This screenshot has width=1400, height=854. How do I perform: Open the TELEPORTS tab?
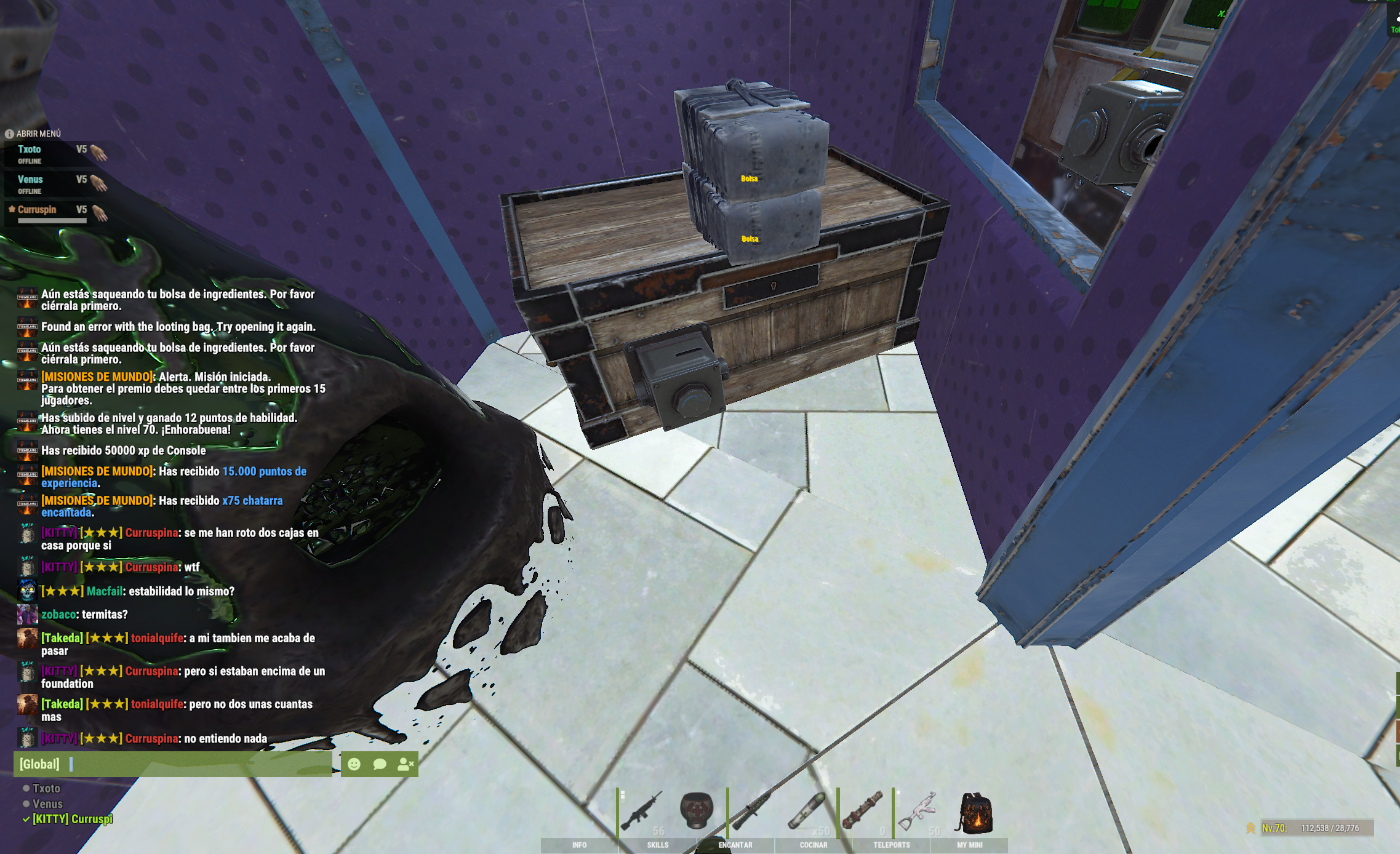(891, 845)
